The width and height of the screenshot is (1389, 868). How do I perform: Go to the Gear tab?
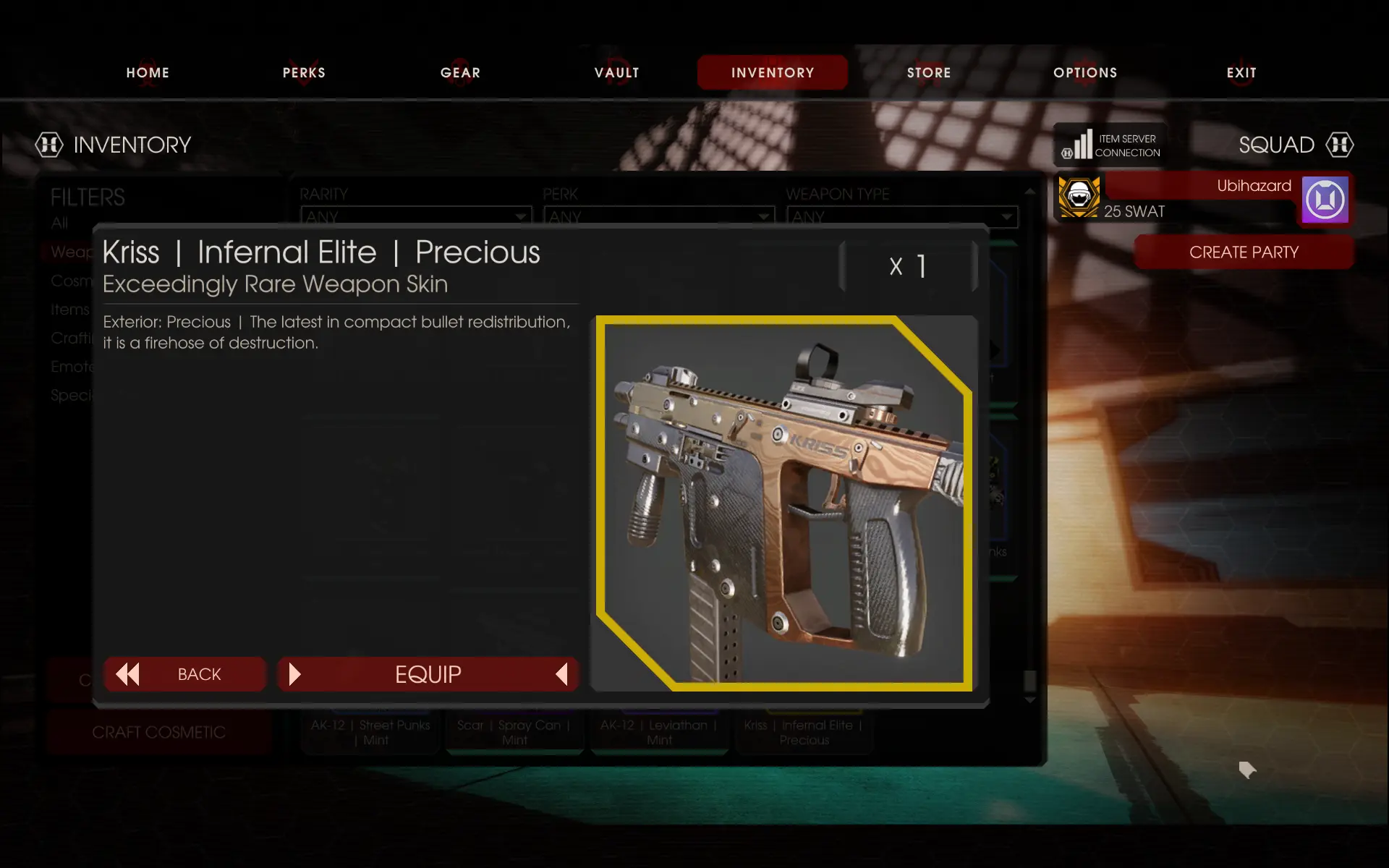460,72
